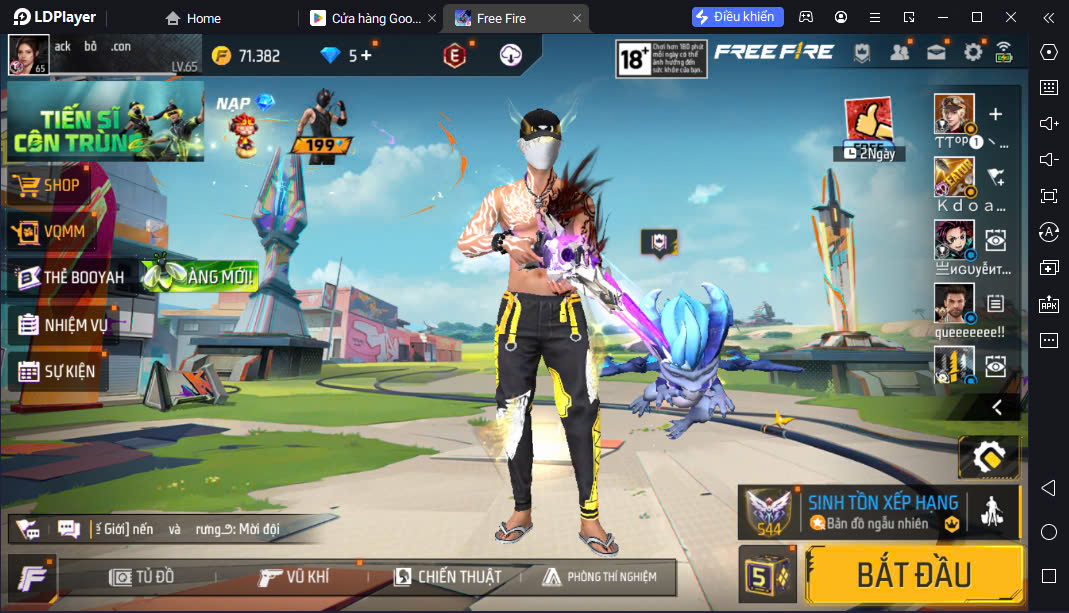The image size is (1069, 613).
Task: Open the player profile avatar
Action: pos(28,54)
